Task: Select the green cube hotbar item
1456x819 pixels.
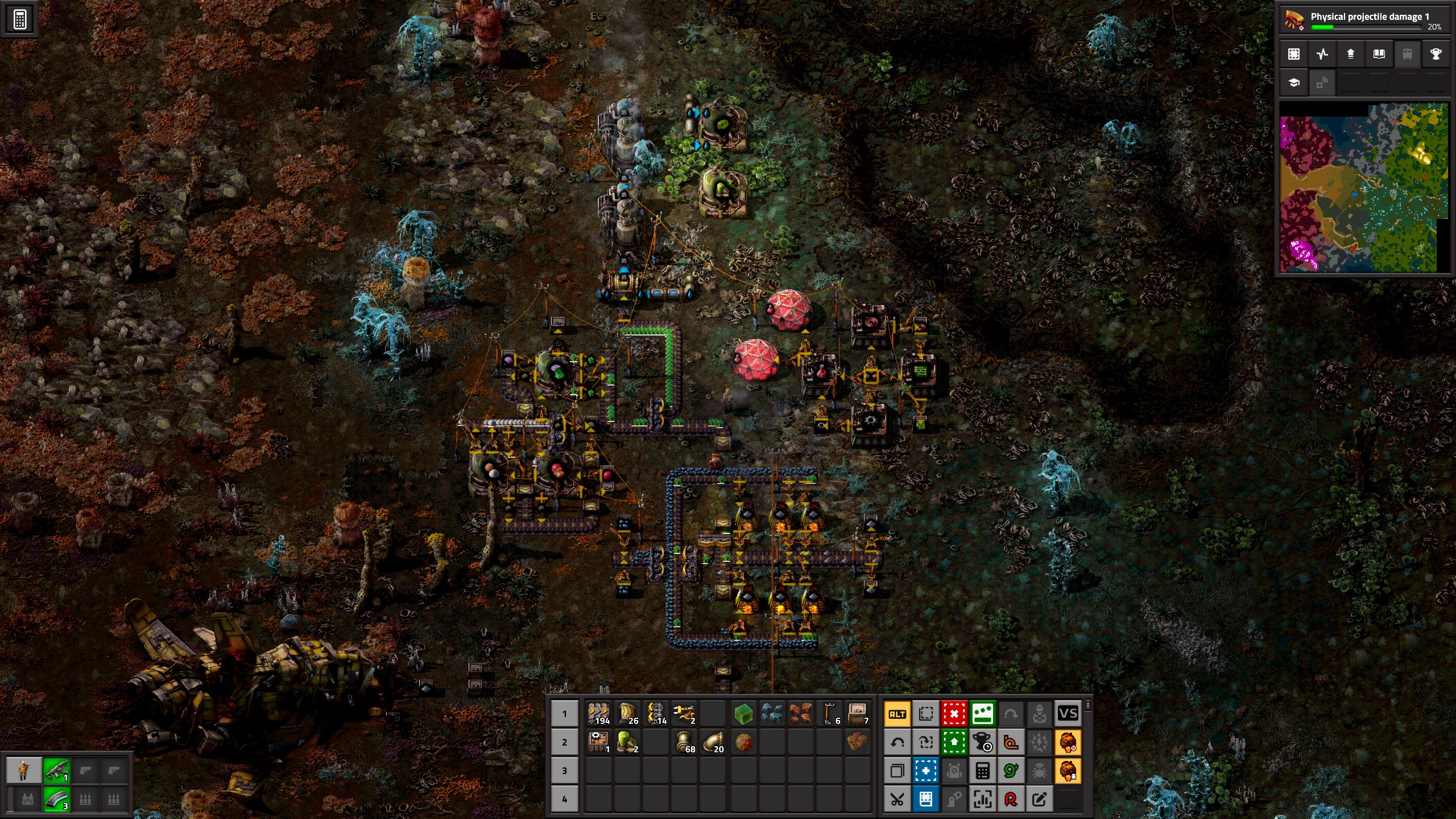Action: (743, 714)
